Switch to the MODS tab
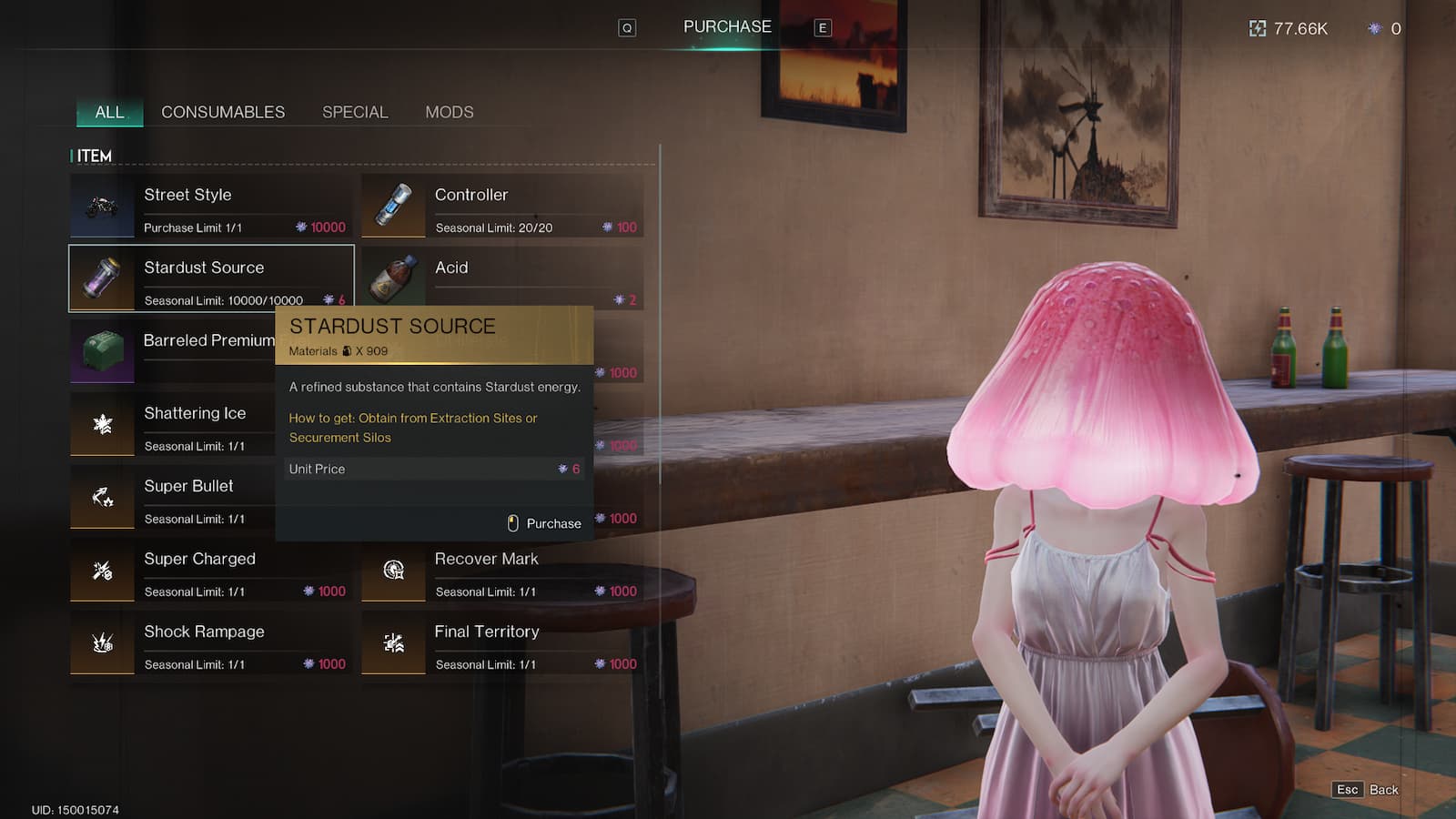Image resolution: width=1456 pixels, height=819 pixels. click(x=450, y=112)
